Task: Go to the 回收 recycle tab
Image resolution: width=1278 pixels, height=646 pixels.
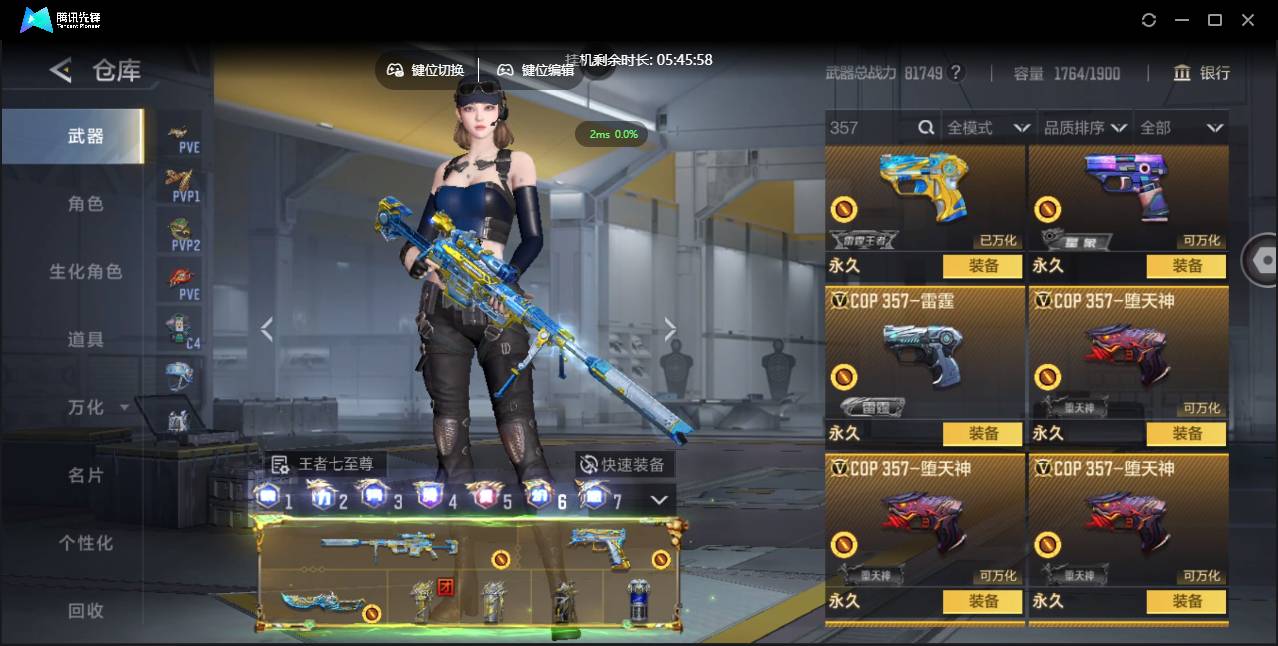Action: pyautogui.click(x=85, y=611)
